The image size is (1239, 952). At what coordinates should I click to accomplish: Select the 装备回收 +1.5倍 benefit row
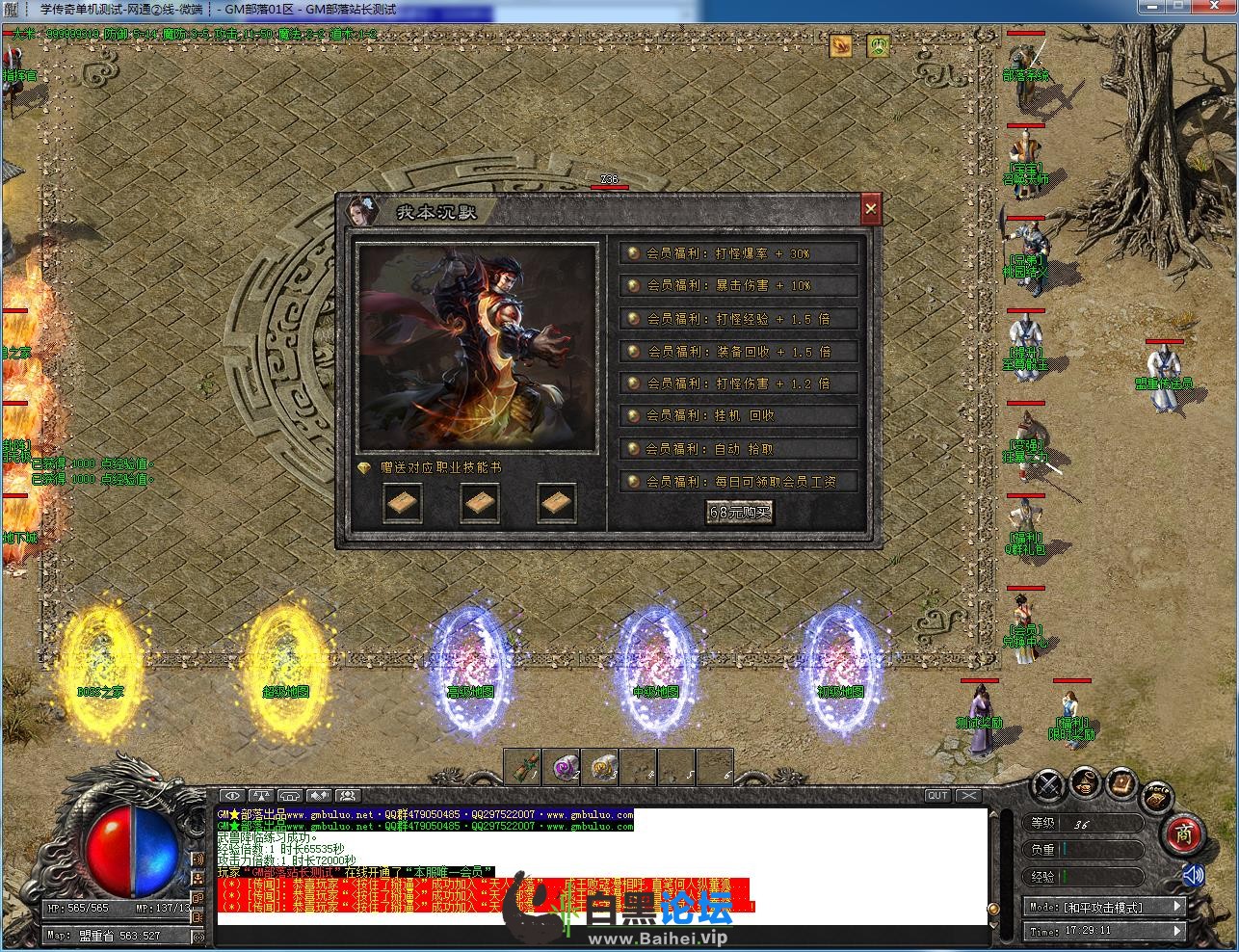738,352
